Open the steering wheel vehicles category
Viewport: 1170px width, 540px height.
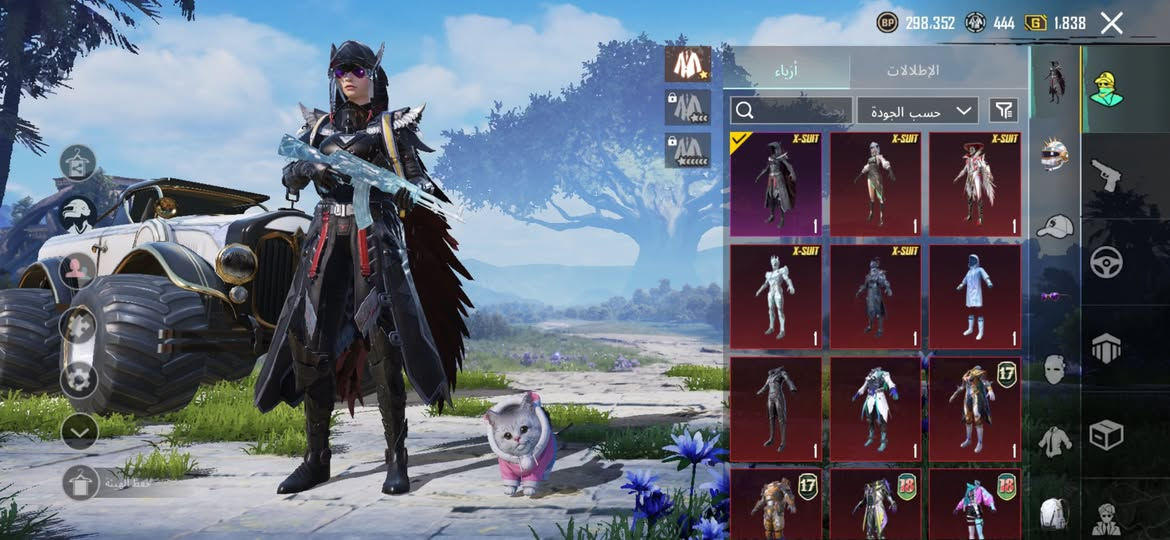point(1106,262)
